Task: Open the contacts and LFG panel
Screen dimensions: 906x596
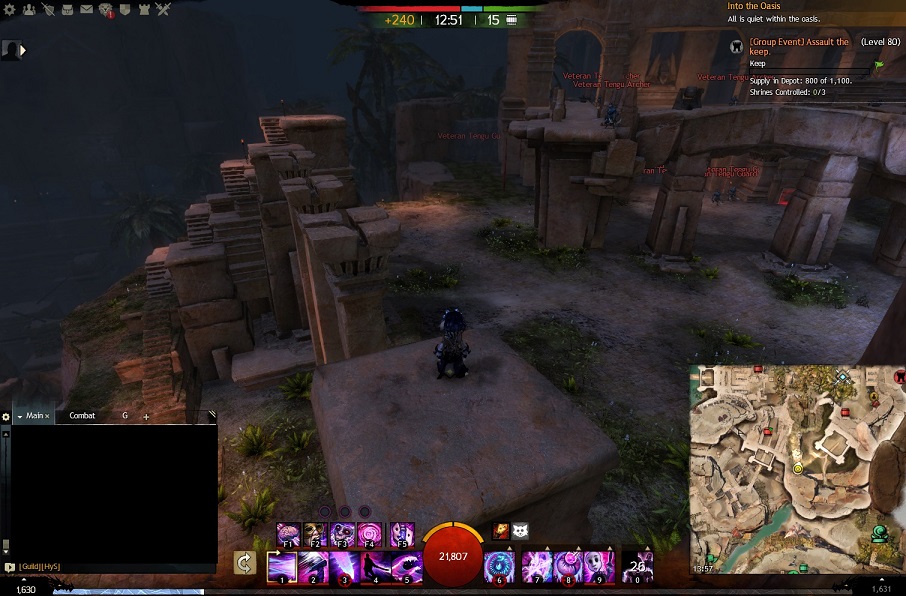Action: pos(28,9)
